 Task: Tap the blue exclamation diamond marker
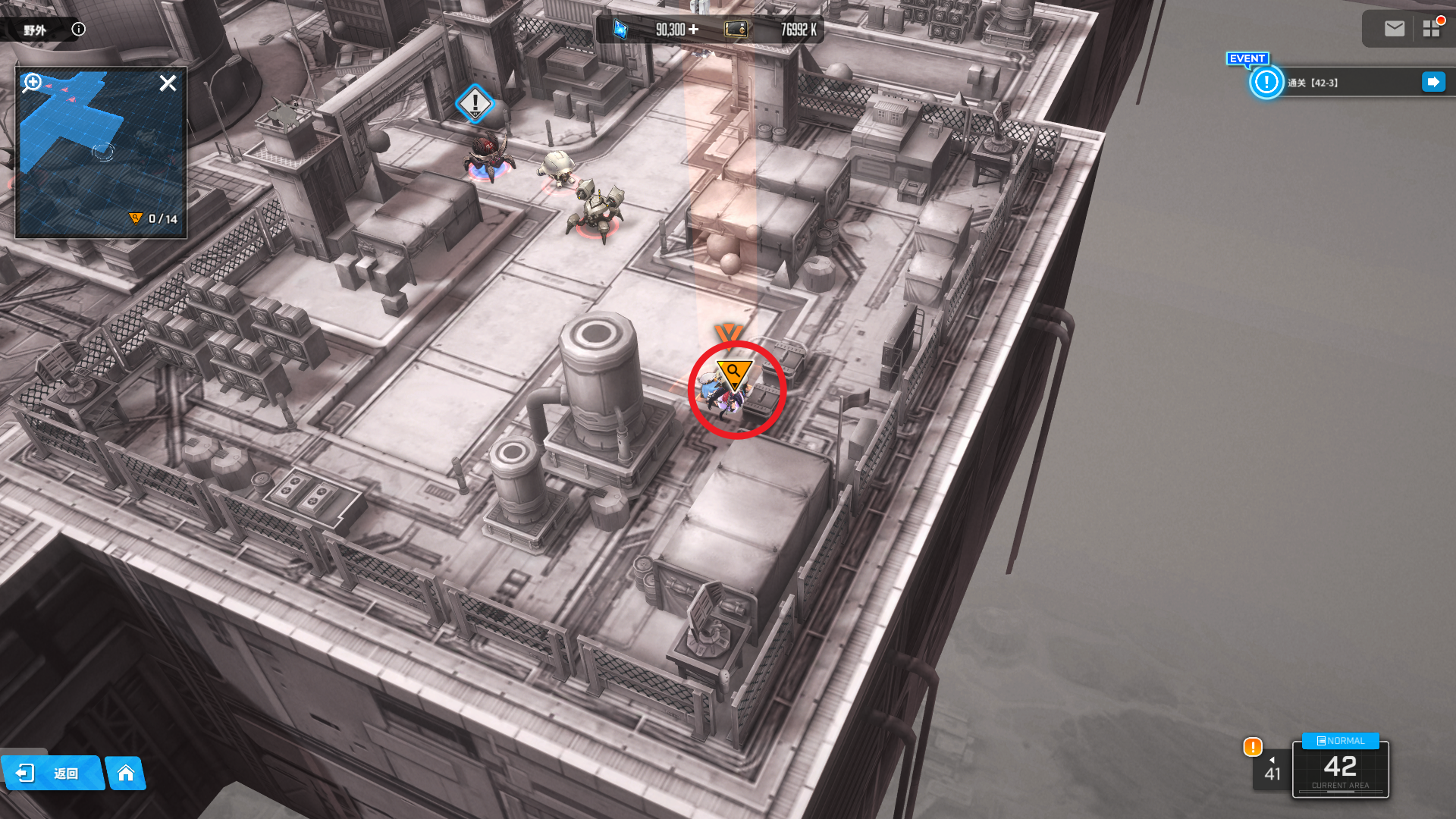(475, 102)
